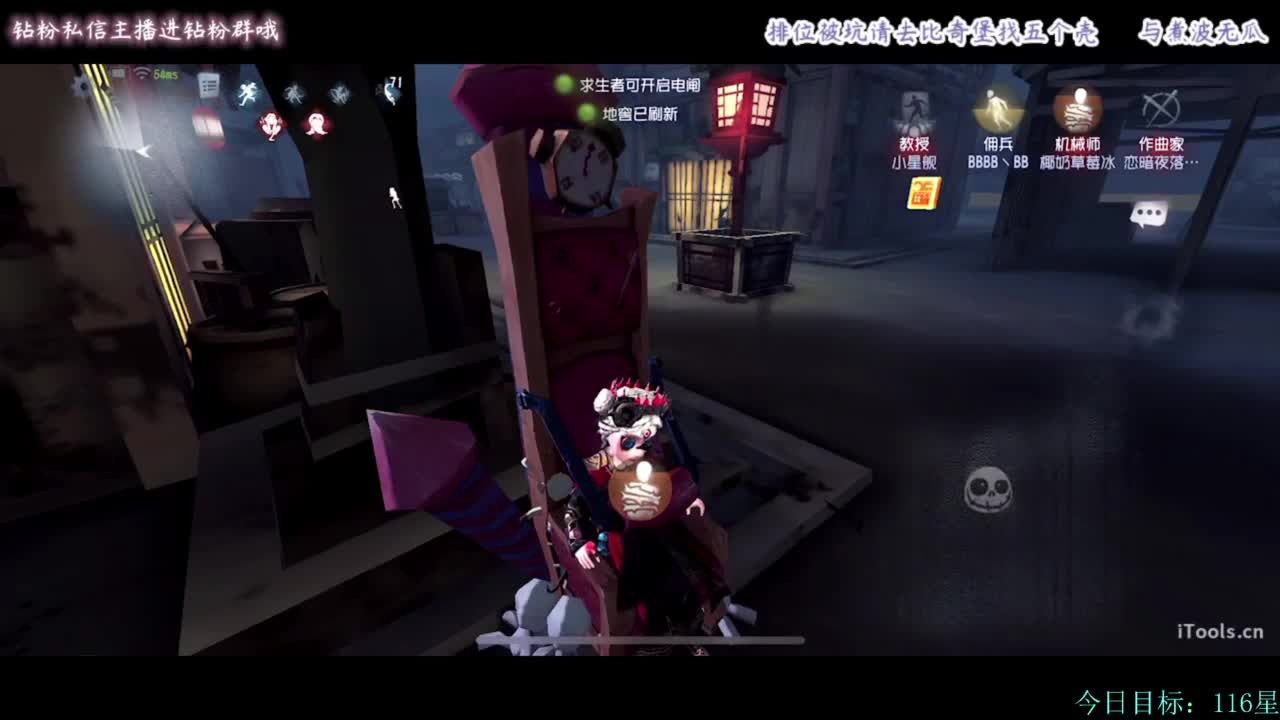
Task: Tap the red chaired survivor status icon
Action: (x=270, y=126)
